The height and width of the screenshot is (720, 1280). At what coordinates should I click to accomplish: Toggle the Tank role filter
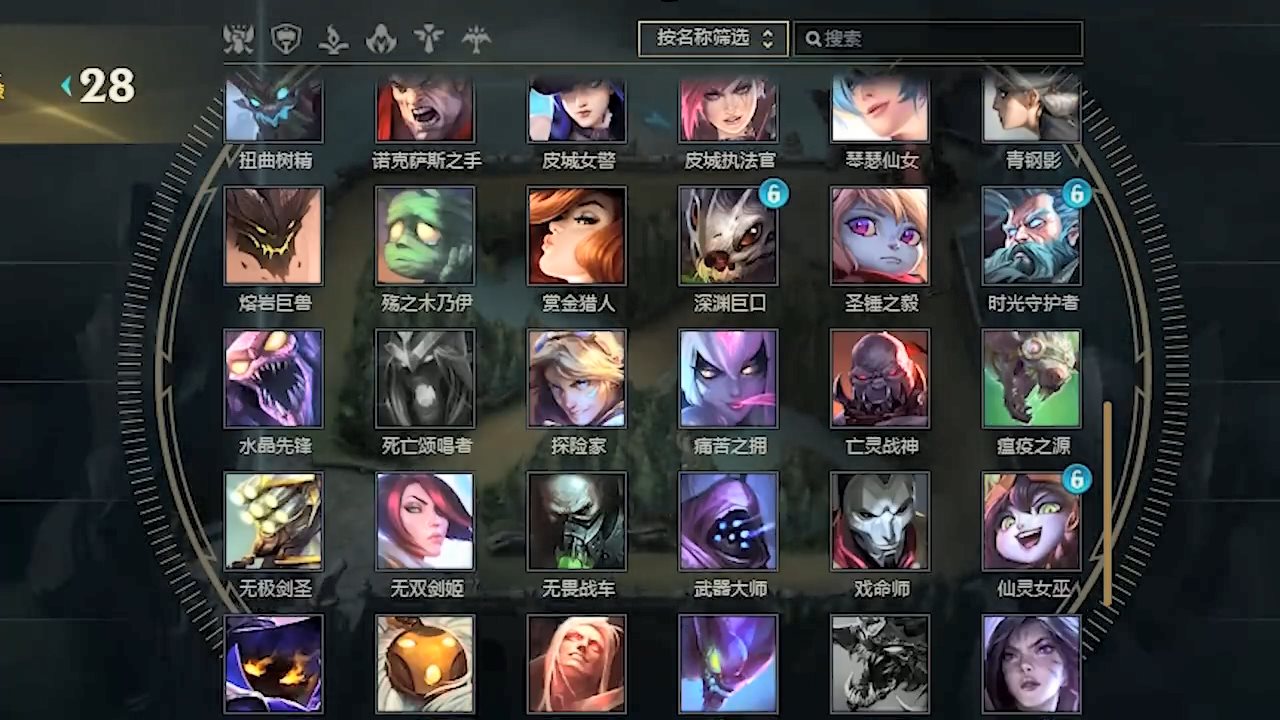[287, 40]
